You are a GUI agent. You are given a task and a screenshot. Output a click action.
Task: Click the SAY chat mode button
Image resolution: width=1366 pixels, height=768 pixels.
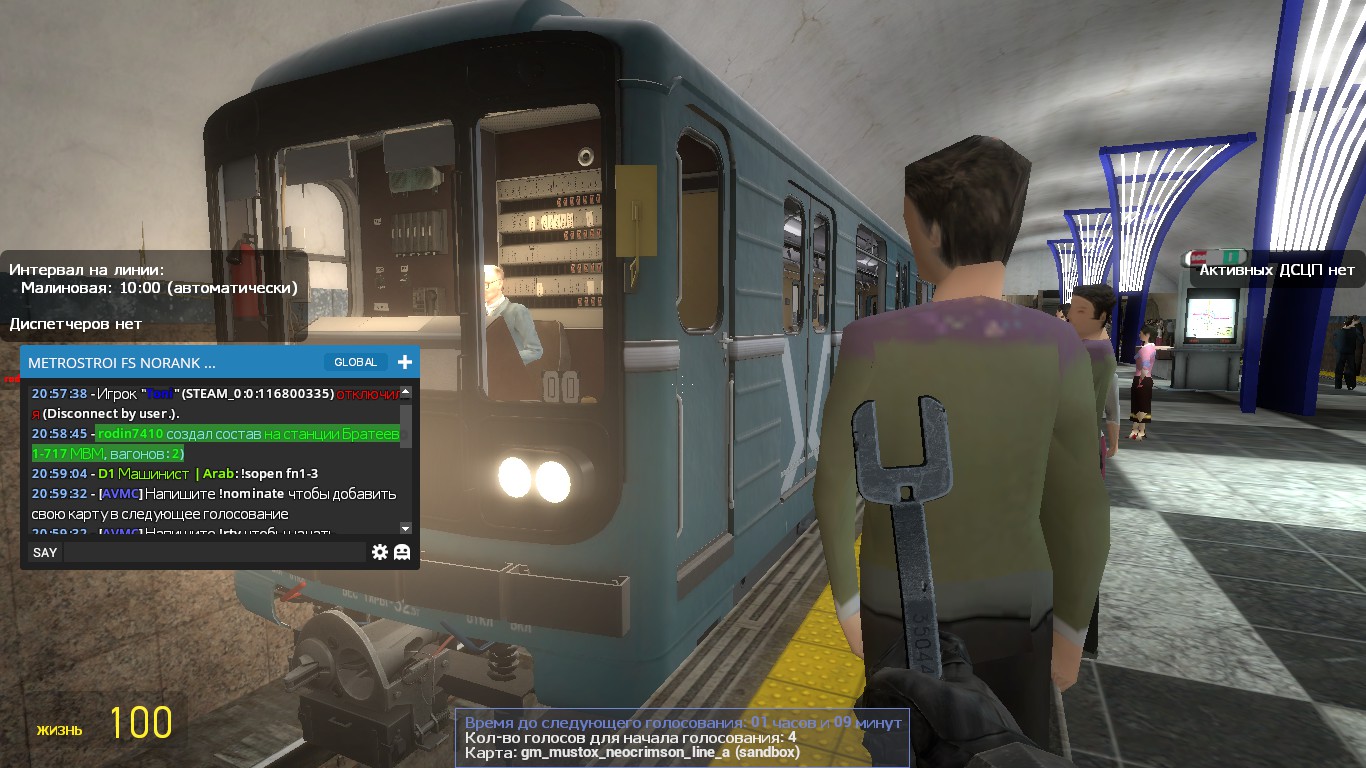[x=45, y=552]
